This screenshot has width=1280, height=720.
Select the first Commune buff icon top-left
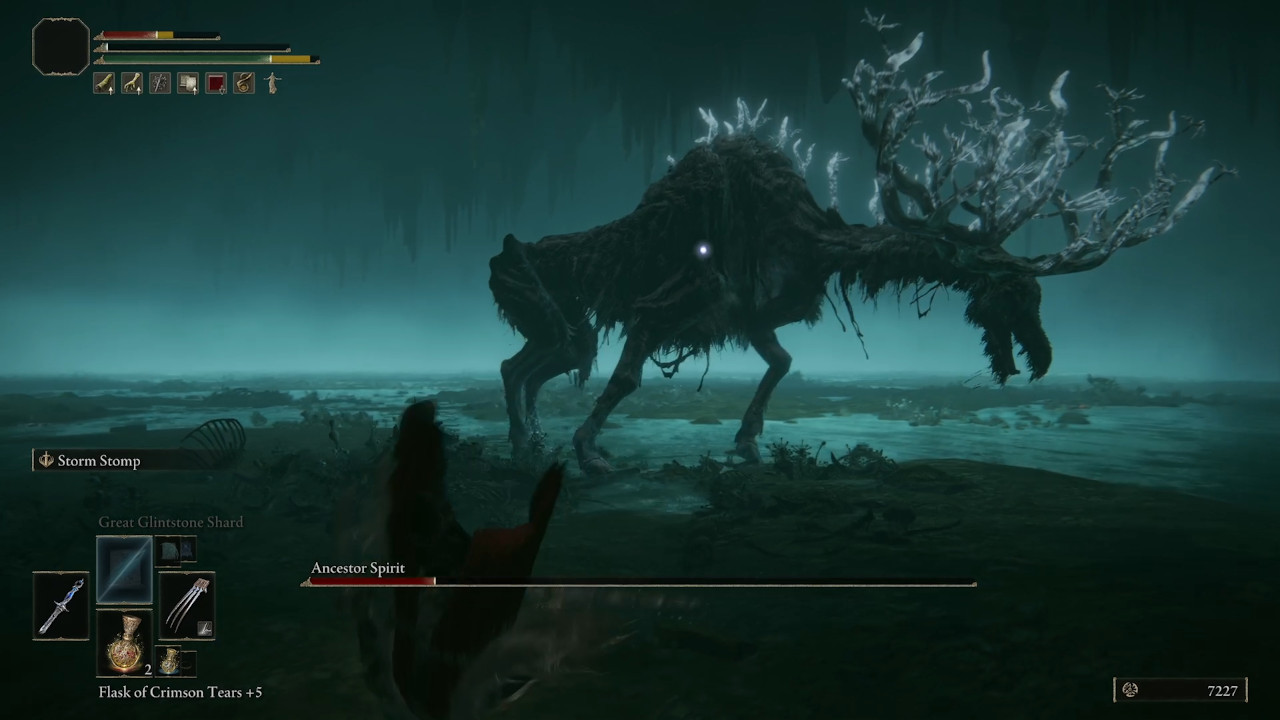click(x=104, y=83)
